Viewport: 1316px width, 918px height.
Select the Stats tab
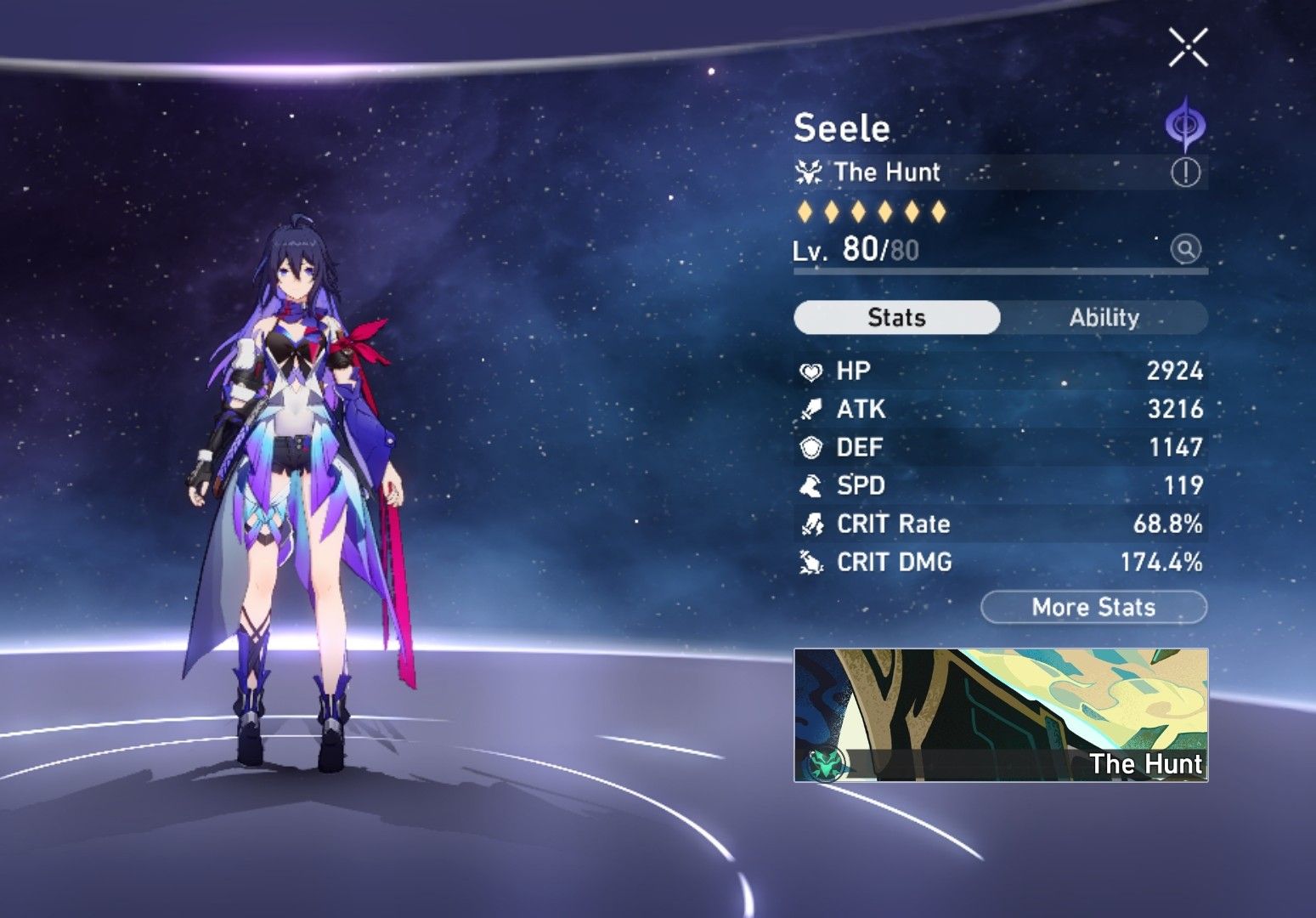point(895,317)
